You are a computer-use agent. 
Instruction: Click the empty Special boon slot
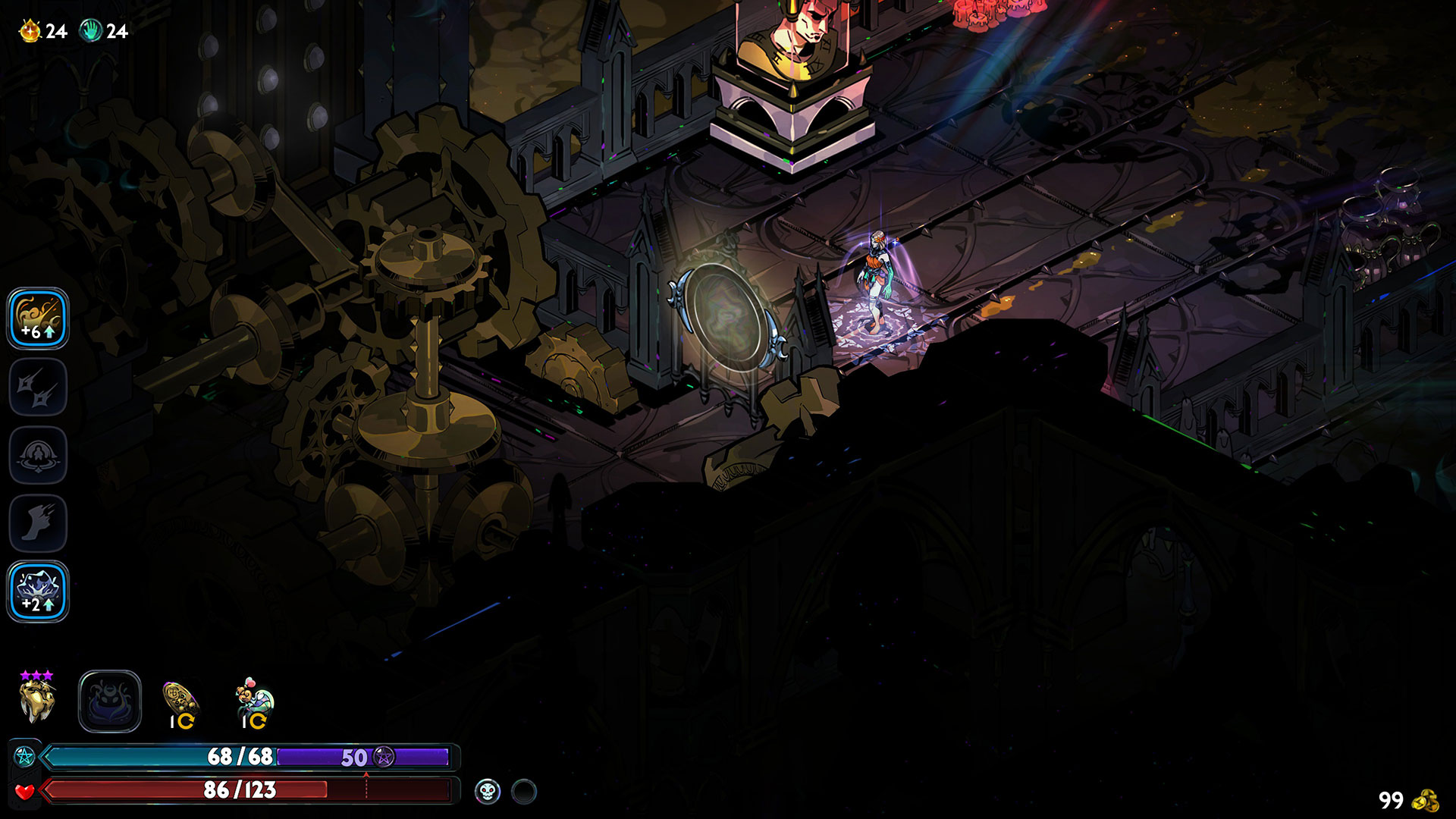(x=38, y=387)
